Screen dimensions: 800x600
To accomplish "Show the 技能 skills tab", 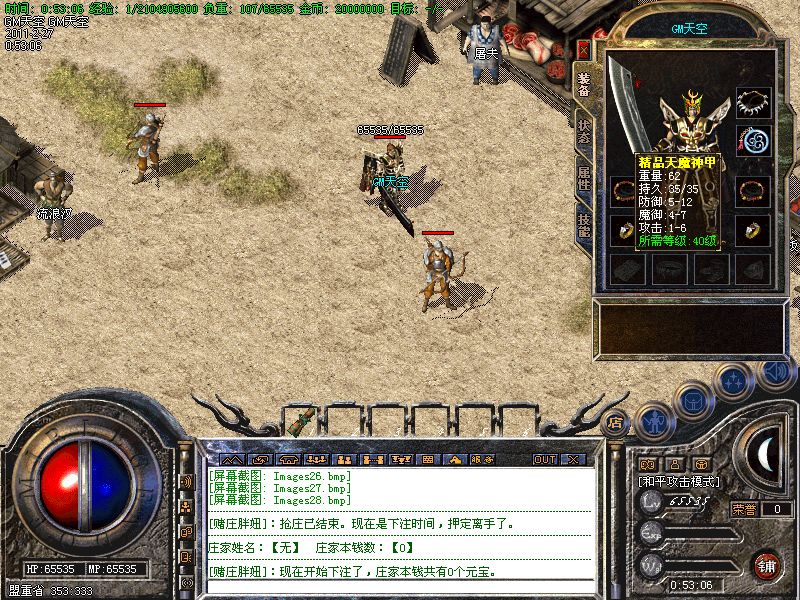I will tap(584, 224).
